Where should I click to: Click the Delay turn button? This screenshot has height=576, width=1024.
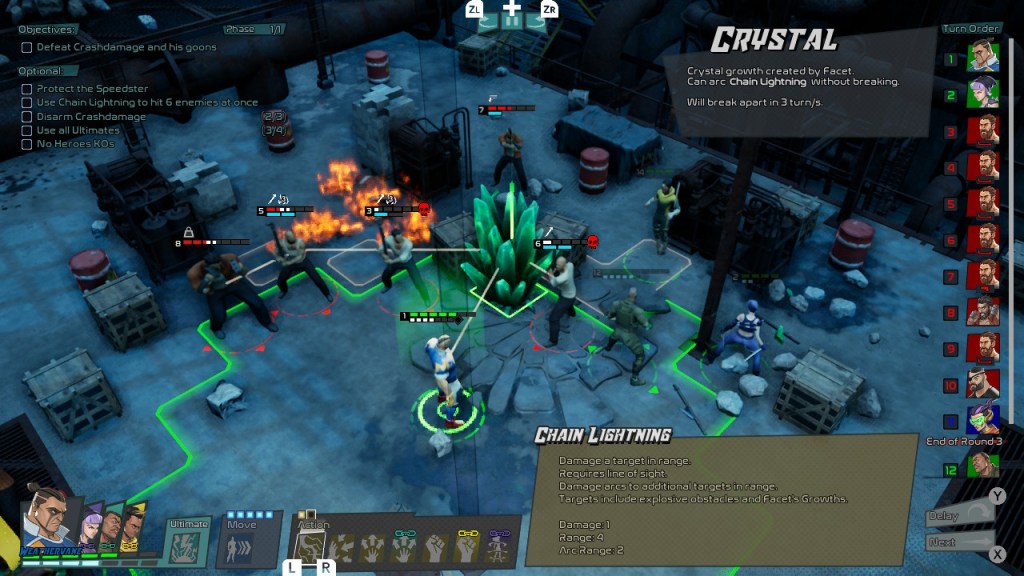coord(958,516)
